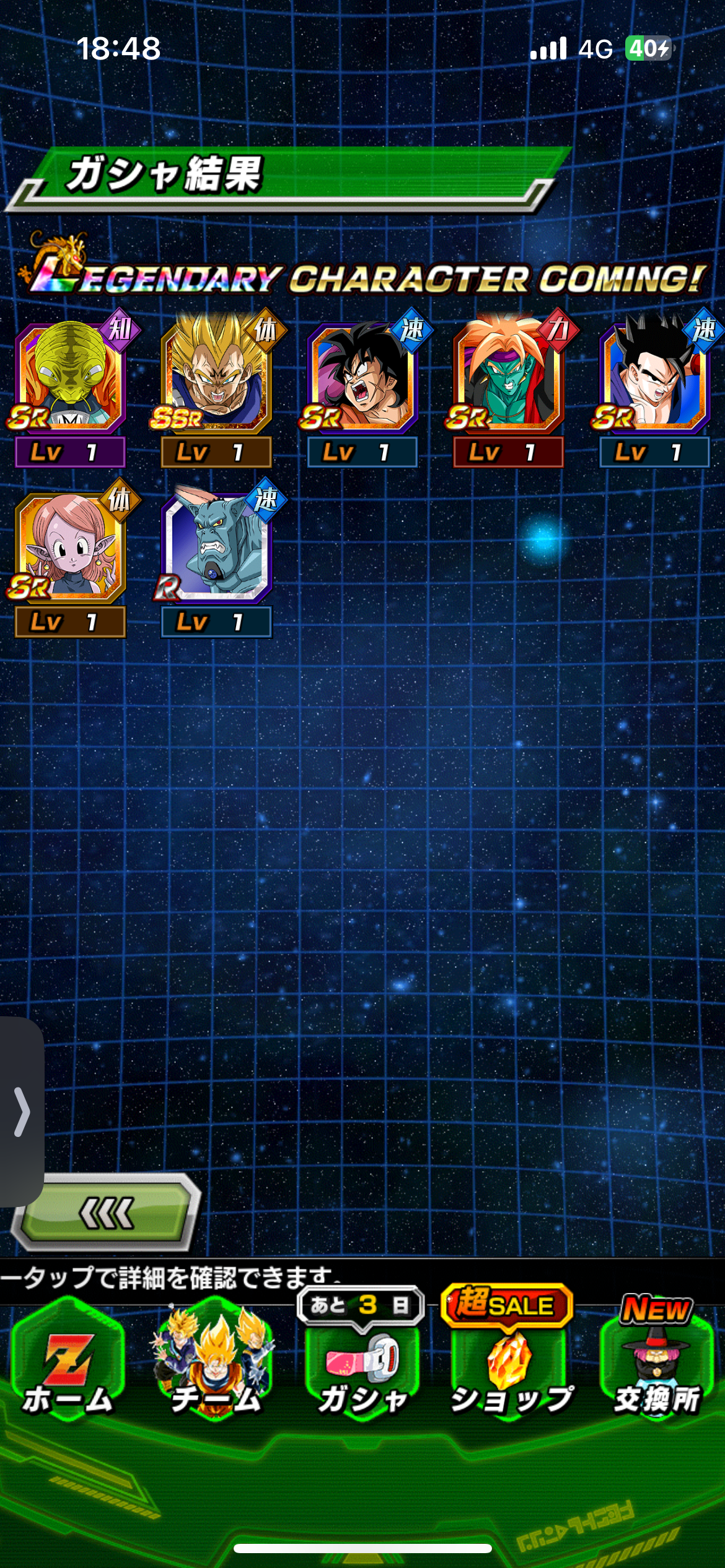
Task: Select the yellow-headed alien SR card
Action: point(70,378)
